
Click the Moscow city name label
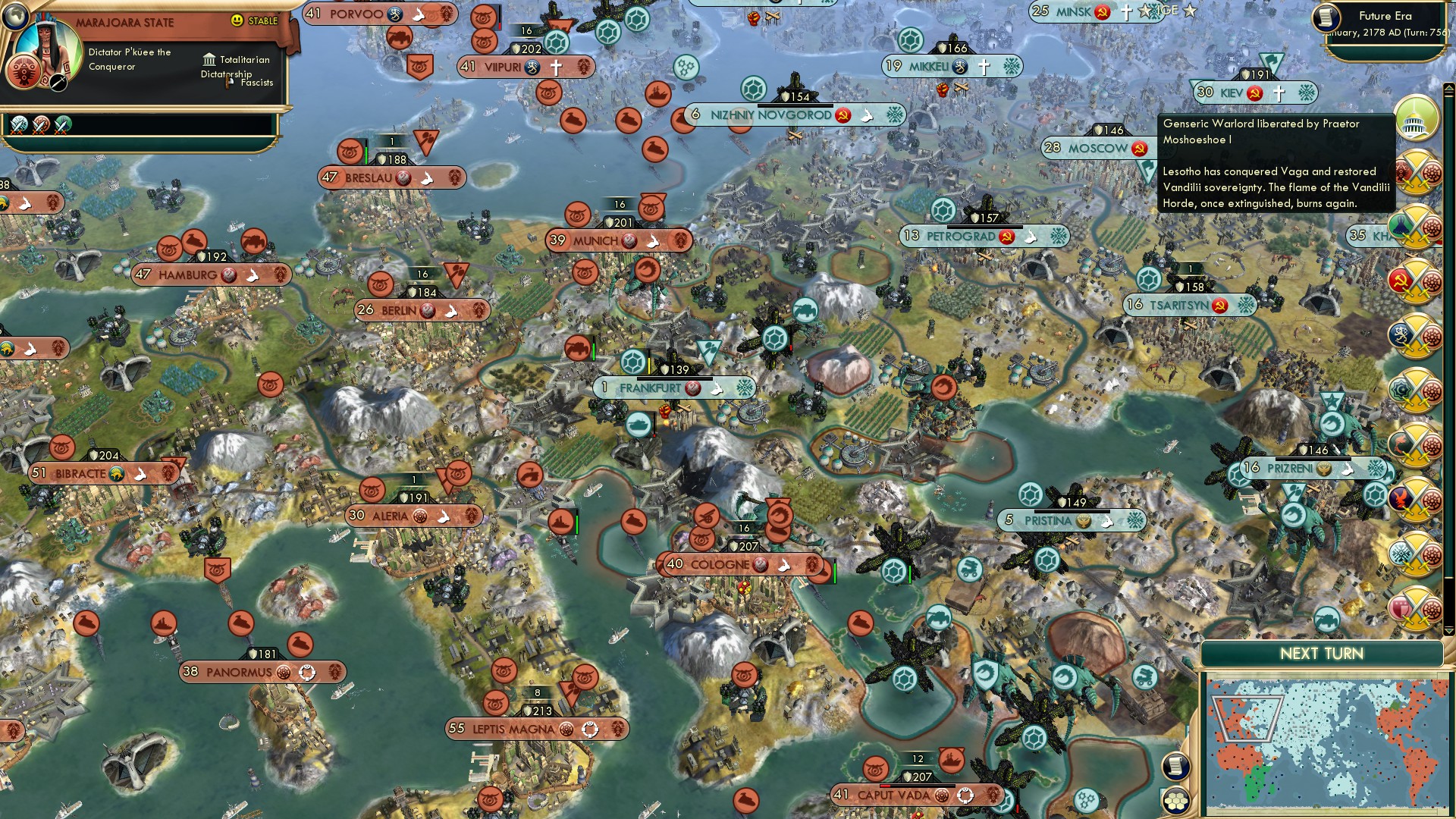1099,148
